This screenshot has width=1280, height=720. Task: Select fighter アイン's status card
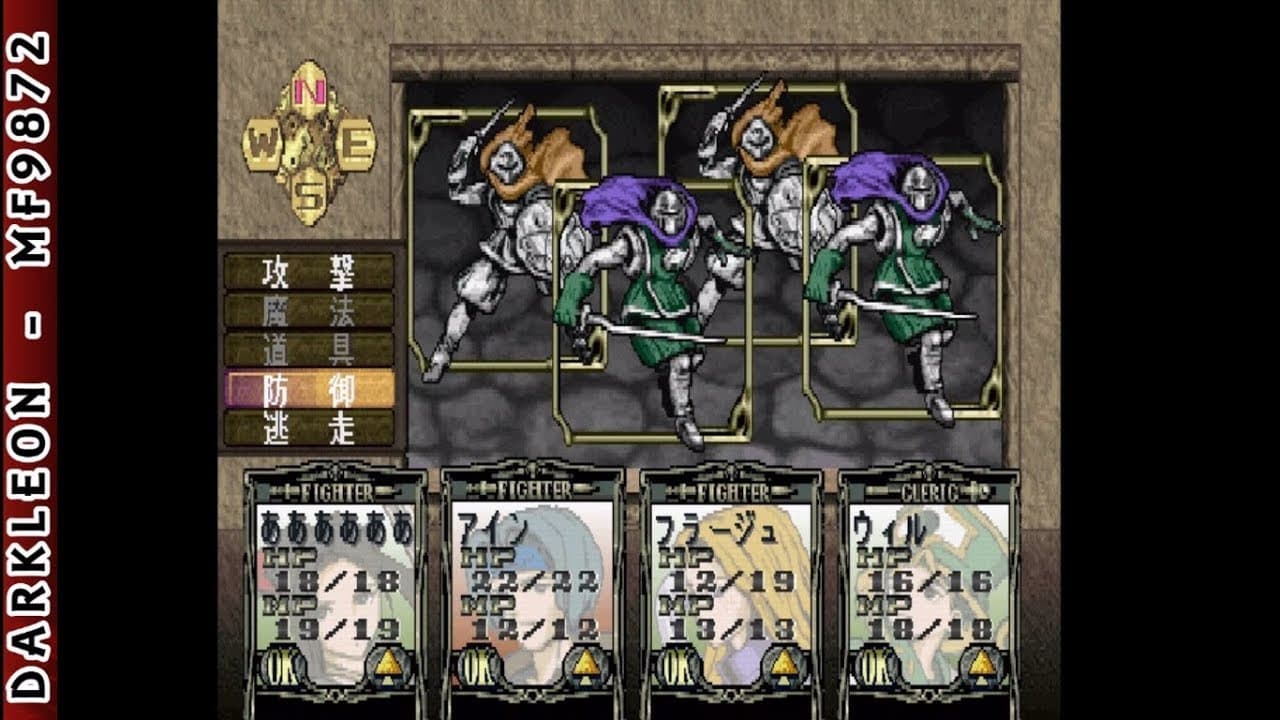coord(532,580)
